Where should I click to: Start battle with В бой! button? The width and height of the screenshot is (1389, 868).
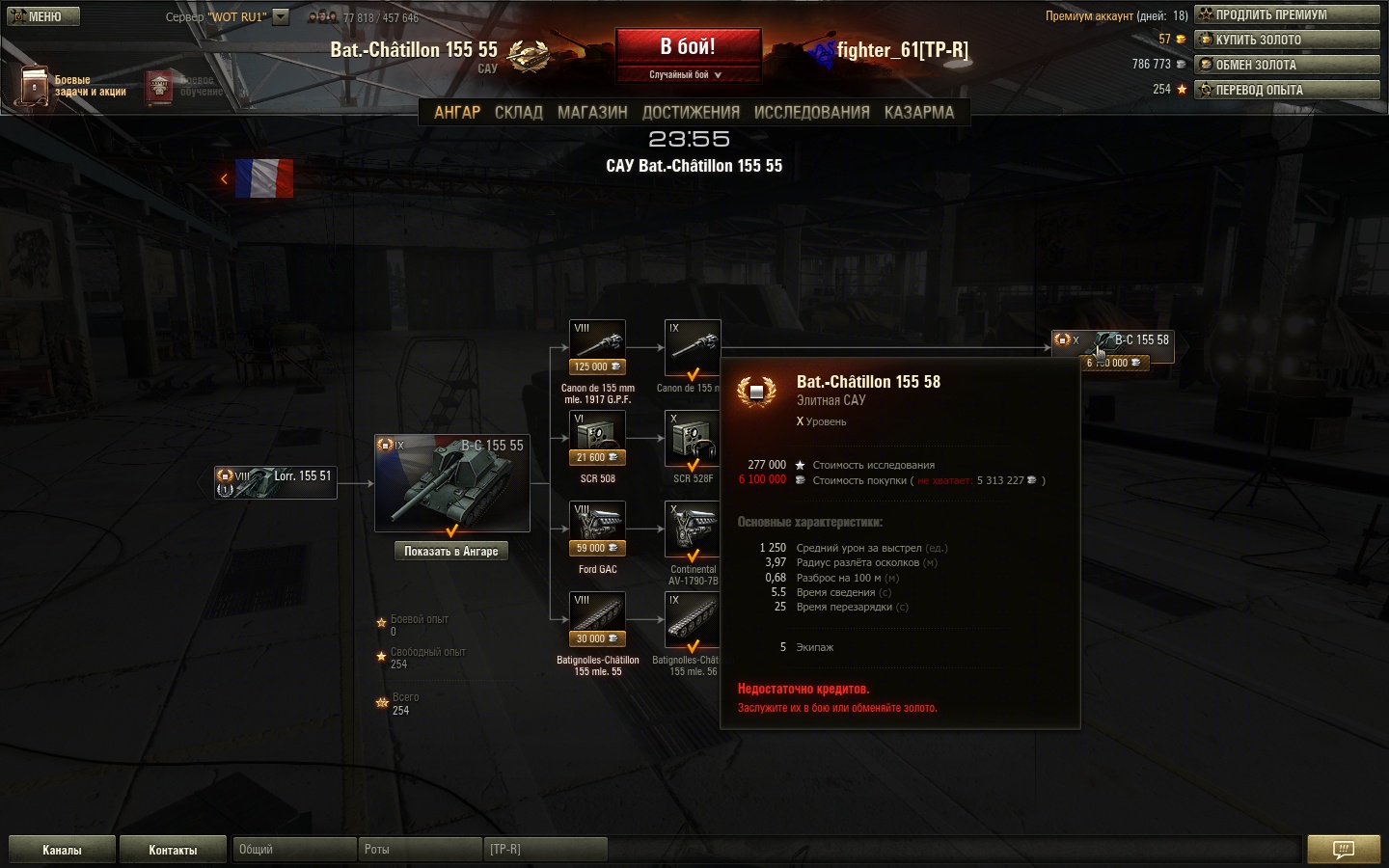click(x=688, y=47)
